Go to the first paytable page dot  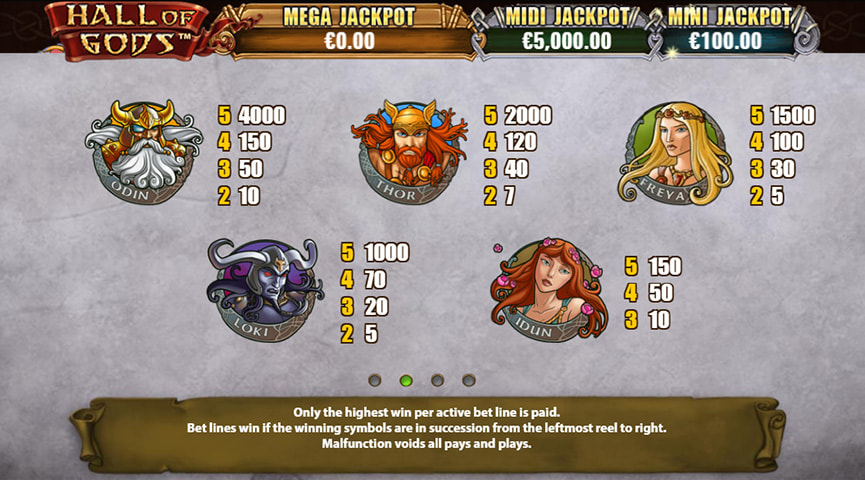click(x=375, y=380)
